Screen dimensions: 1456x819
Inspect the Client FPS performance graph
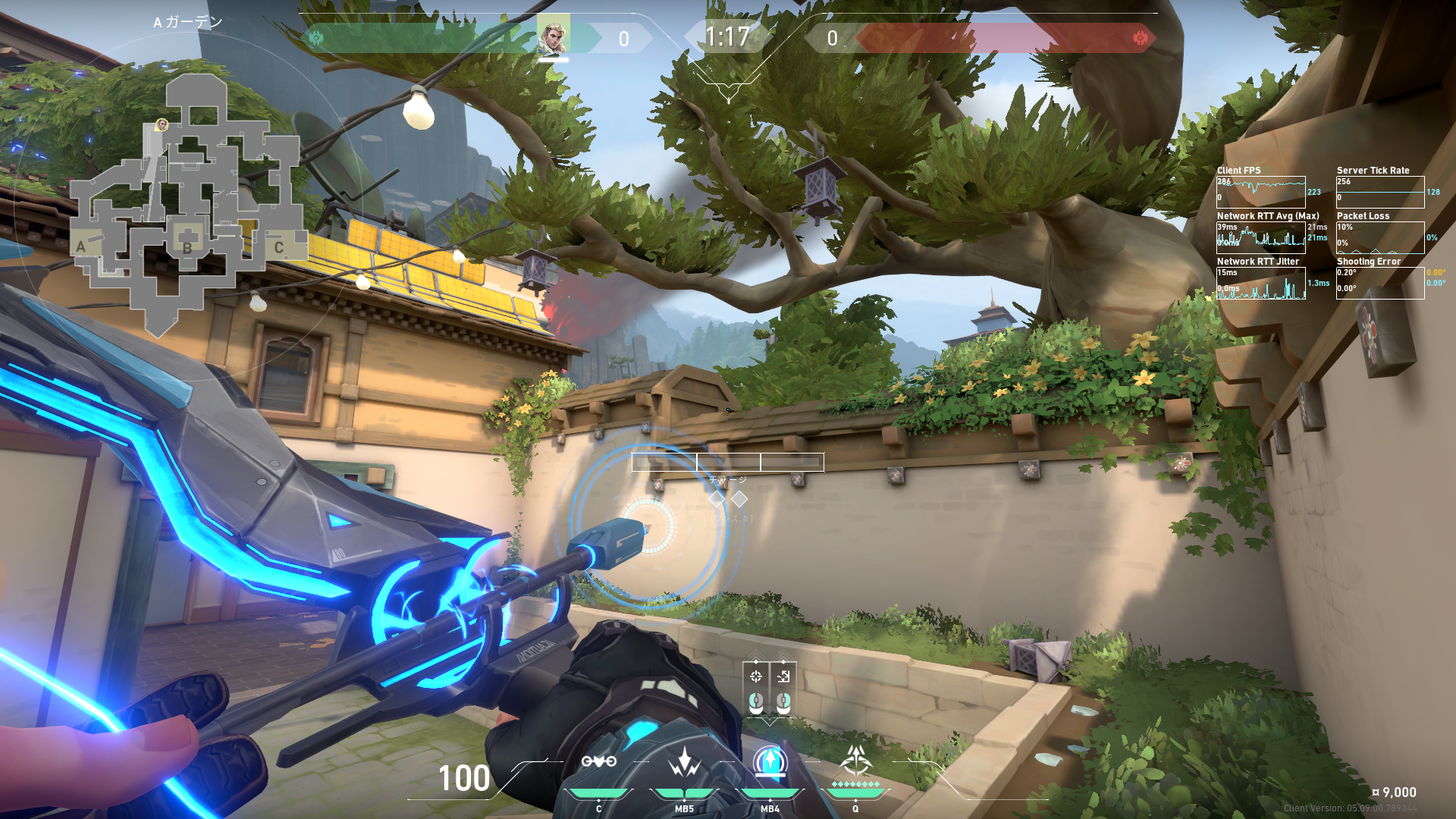tap(1260, 192)
